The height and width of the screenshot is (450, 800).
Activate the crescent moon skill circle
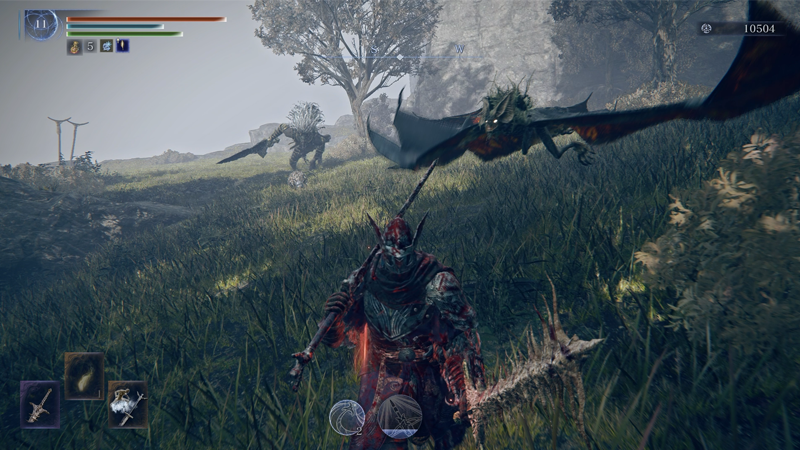click(347, 417)
